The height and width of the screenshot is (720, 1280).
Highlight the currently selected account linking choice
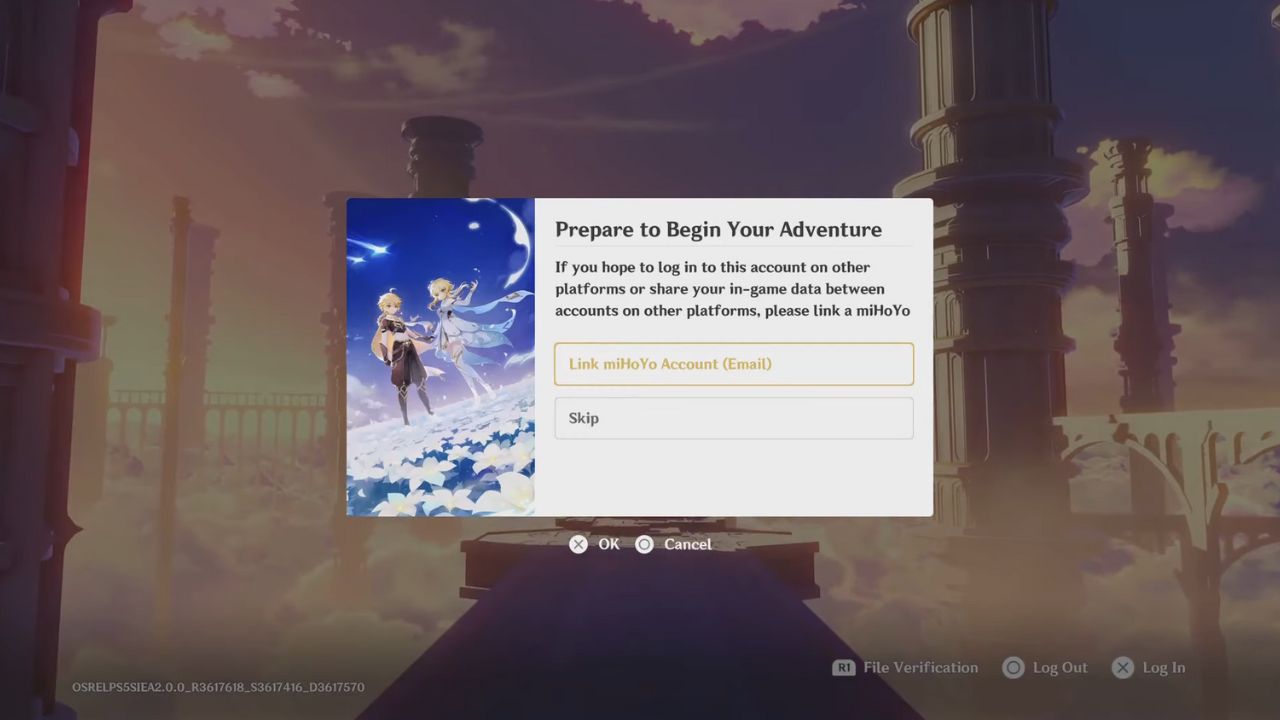click(734, 363)
